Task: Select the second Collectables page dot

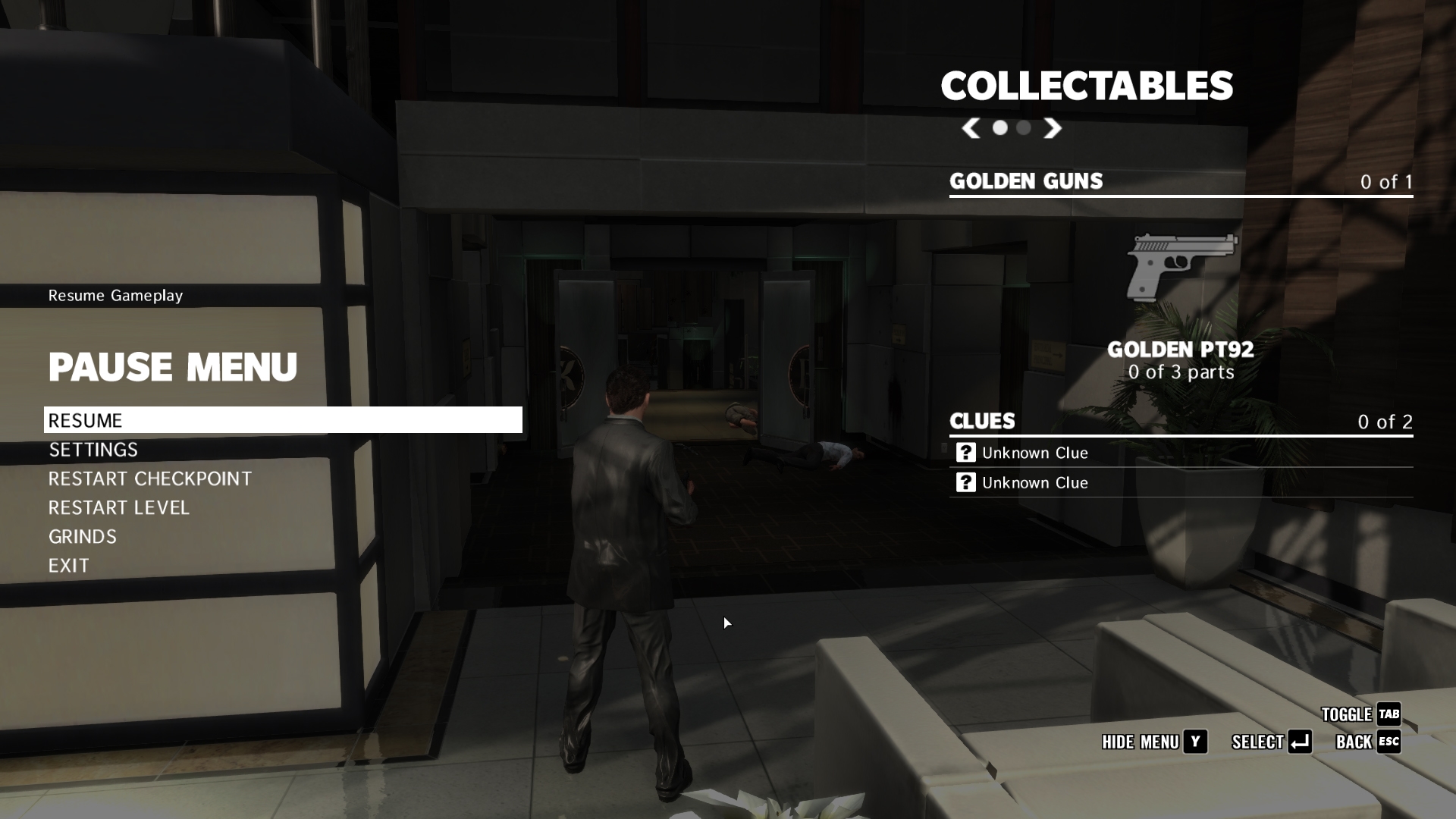Action: click(1024, 128)
